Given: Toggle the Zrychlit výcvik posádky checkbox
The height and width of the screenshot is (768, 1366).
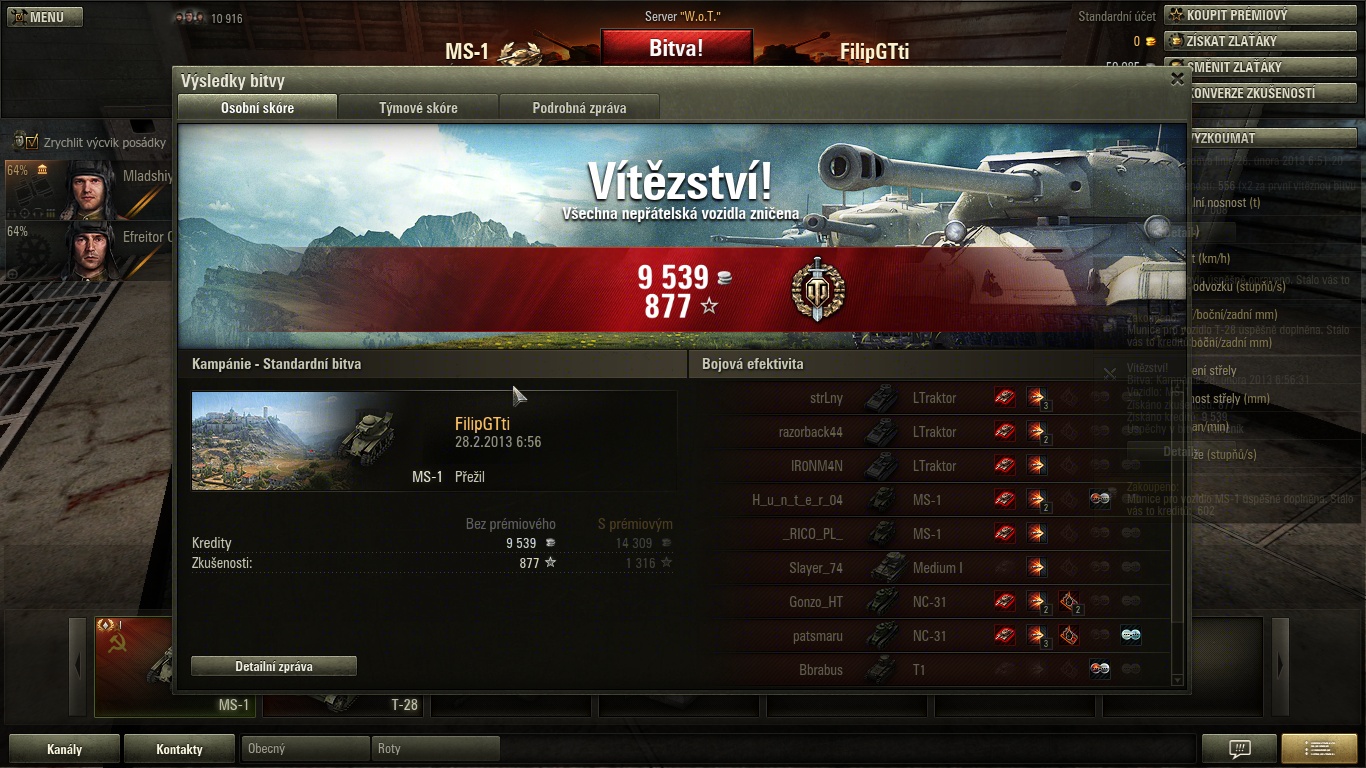Looking at the screenshot, I should [31, 142].
